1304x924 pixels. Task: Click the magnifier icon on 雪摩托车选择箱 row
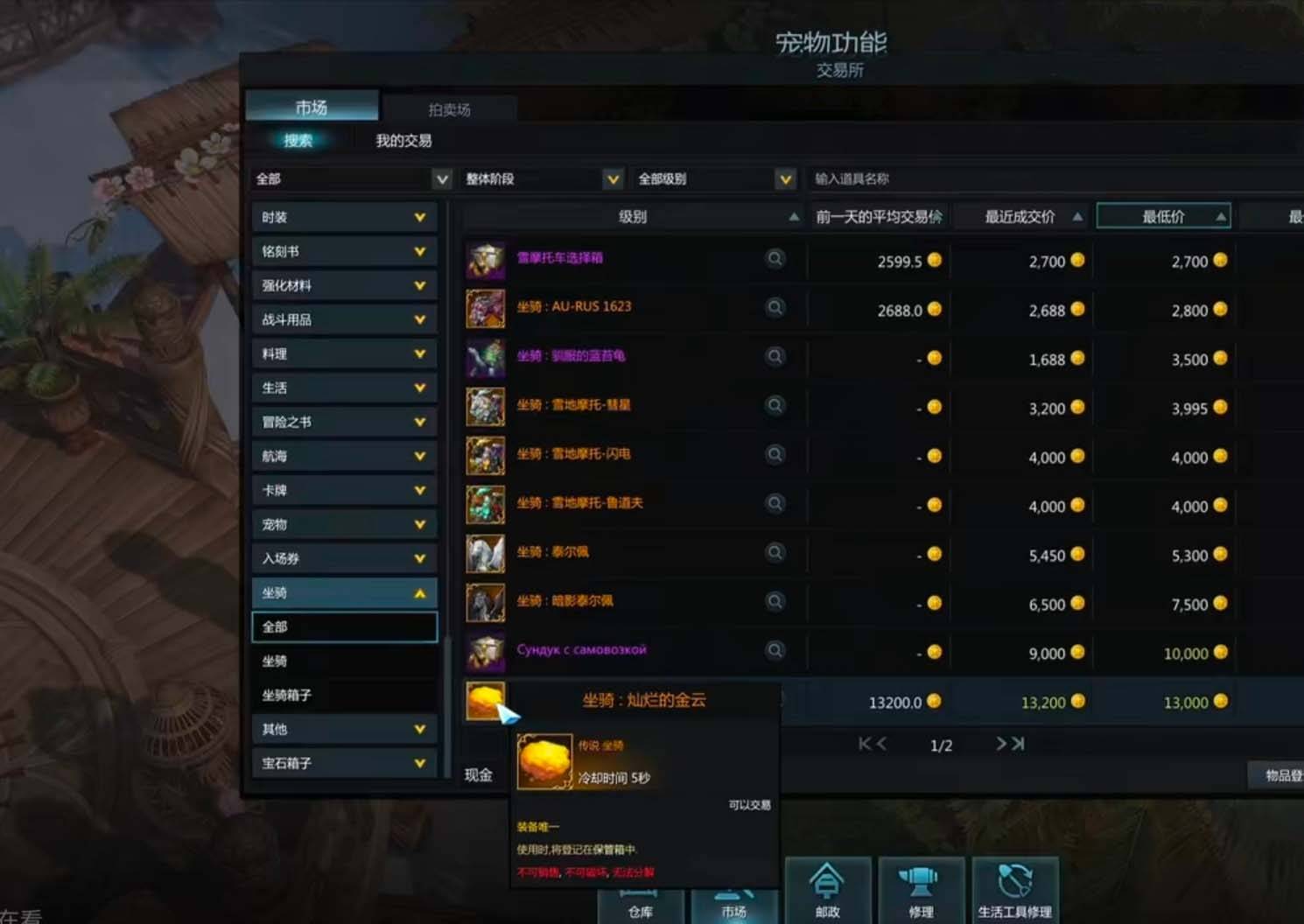pos(775,259)
